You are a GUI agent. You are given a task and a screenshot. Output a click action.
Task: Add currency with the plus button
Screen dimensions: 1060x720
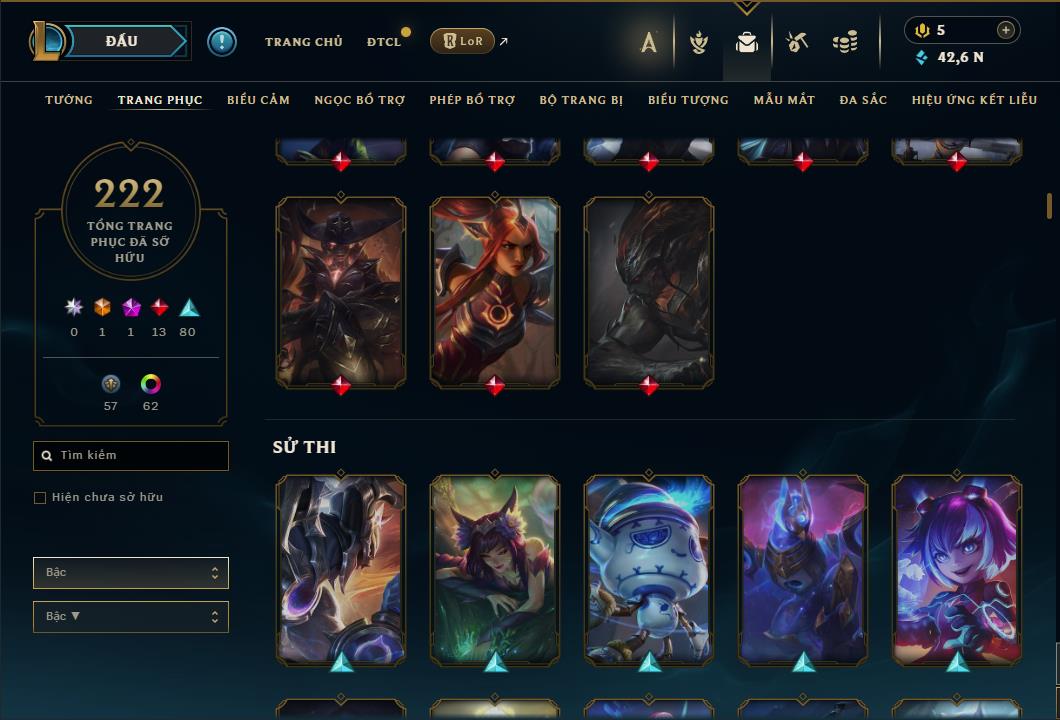tap(1006, 30)
